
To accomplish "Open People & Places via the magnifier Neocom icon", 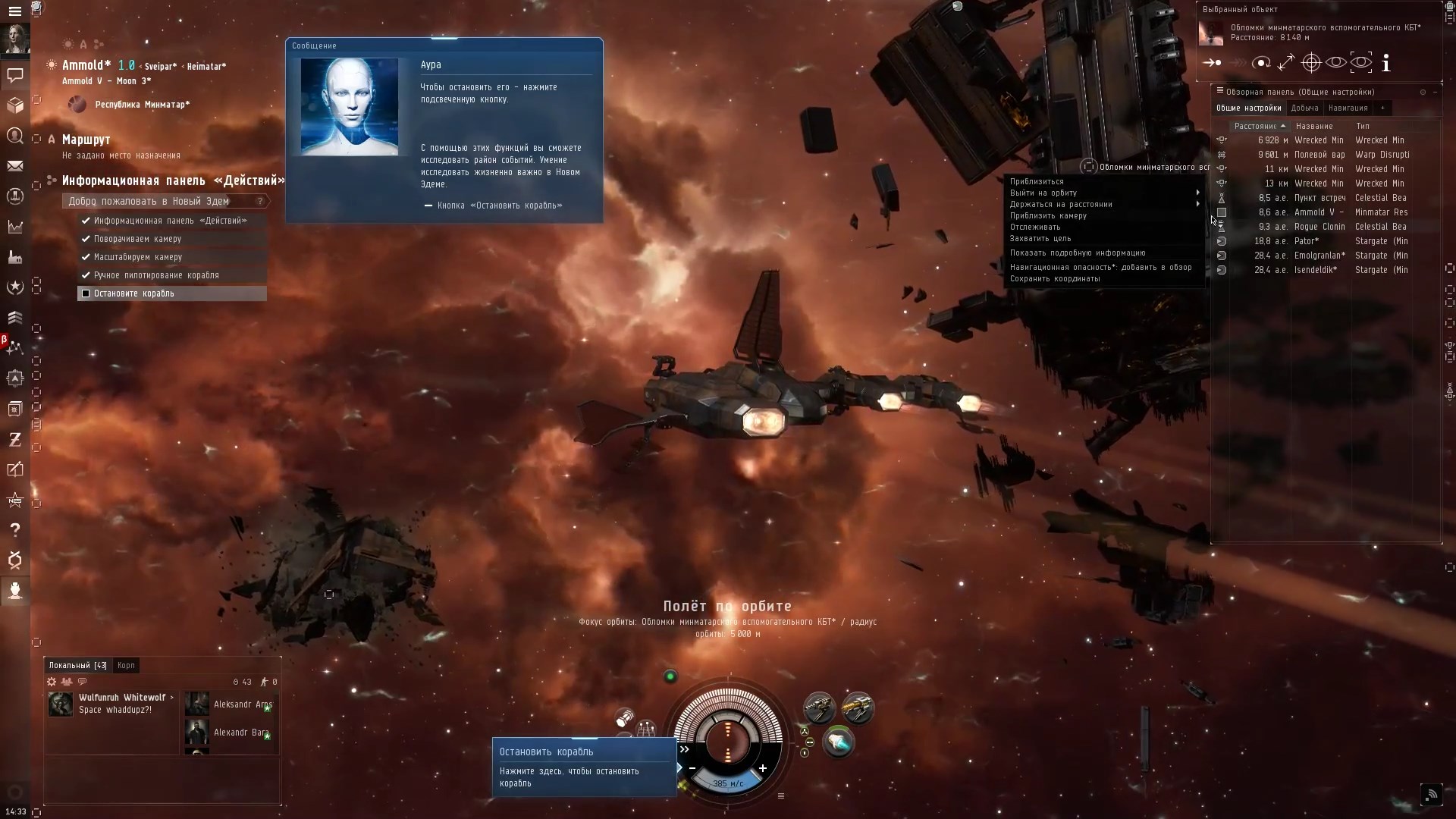I will [15, 136].
